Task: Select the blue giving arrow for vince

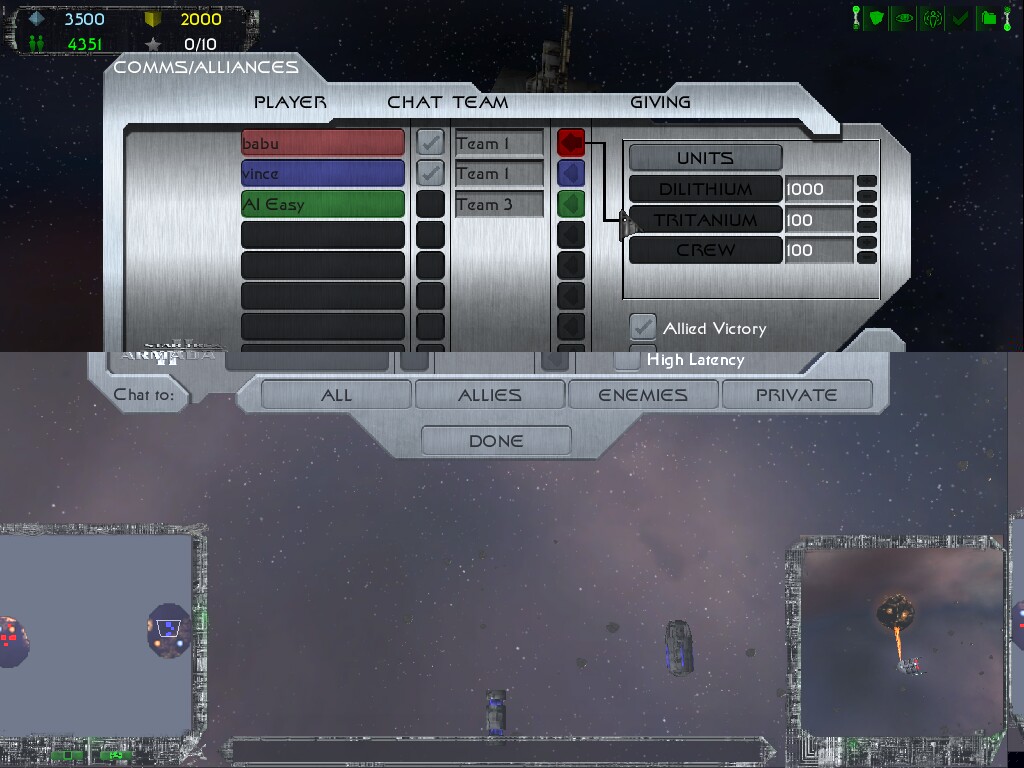Action: point(571,173)
